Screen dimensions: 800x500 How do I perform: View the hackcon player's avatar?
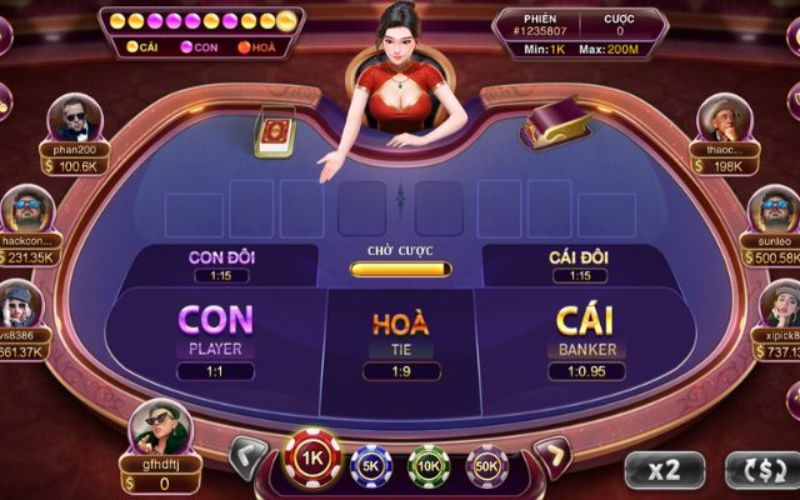(x=26, y=209)
